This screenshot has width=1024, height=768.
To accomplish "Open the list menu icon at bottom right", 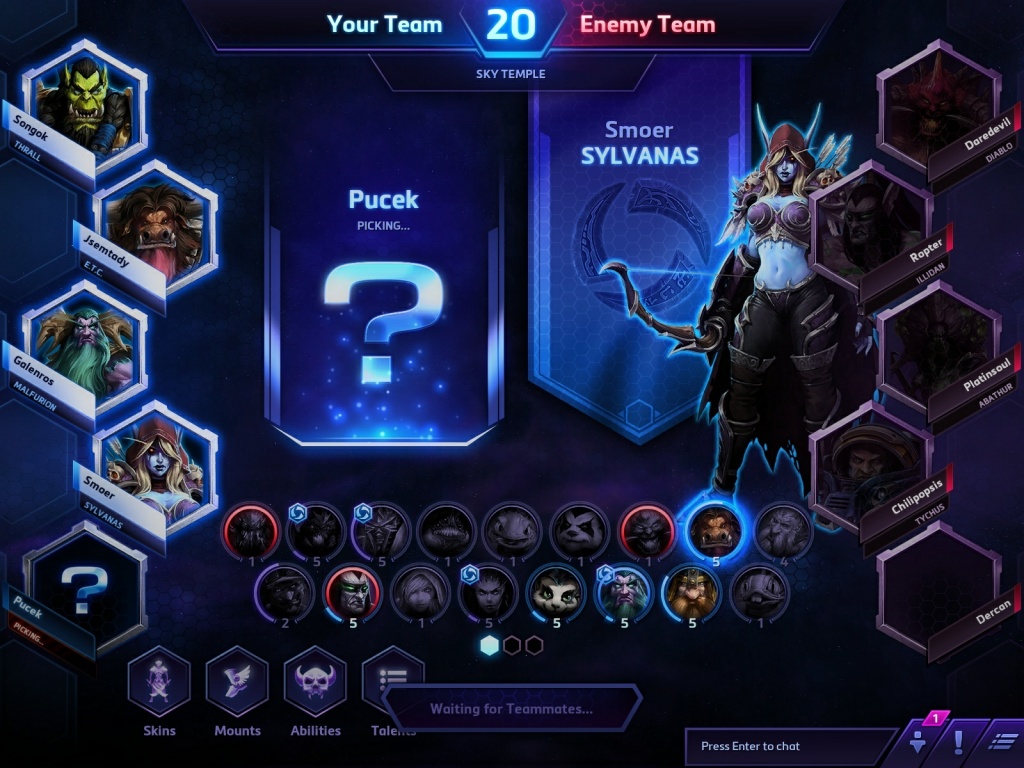I will coord(1002,743).
